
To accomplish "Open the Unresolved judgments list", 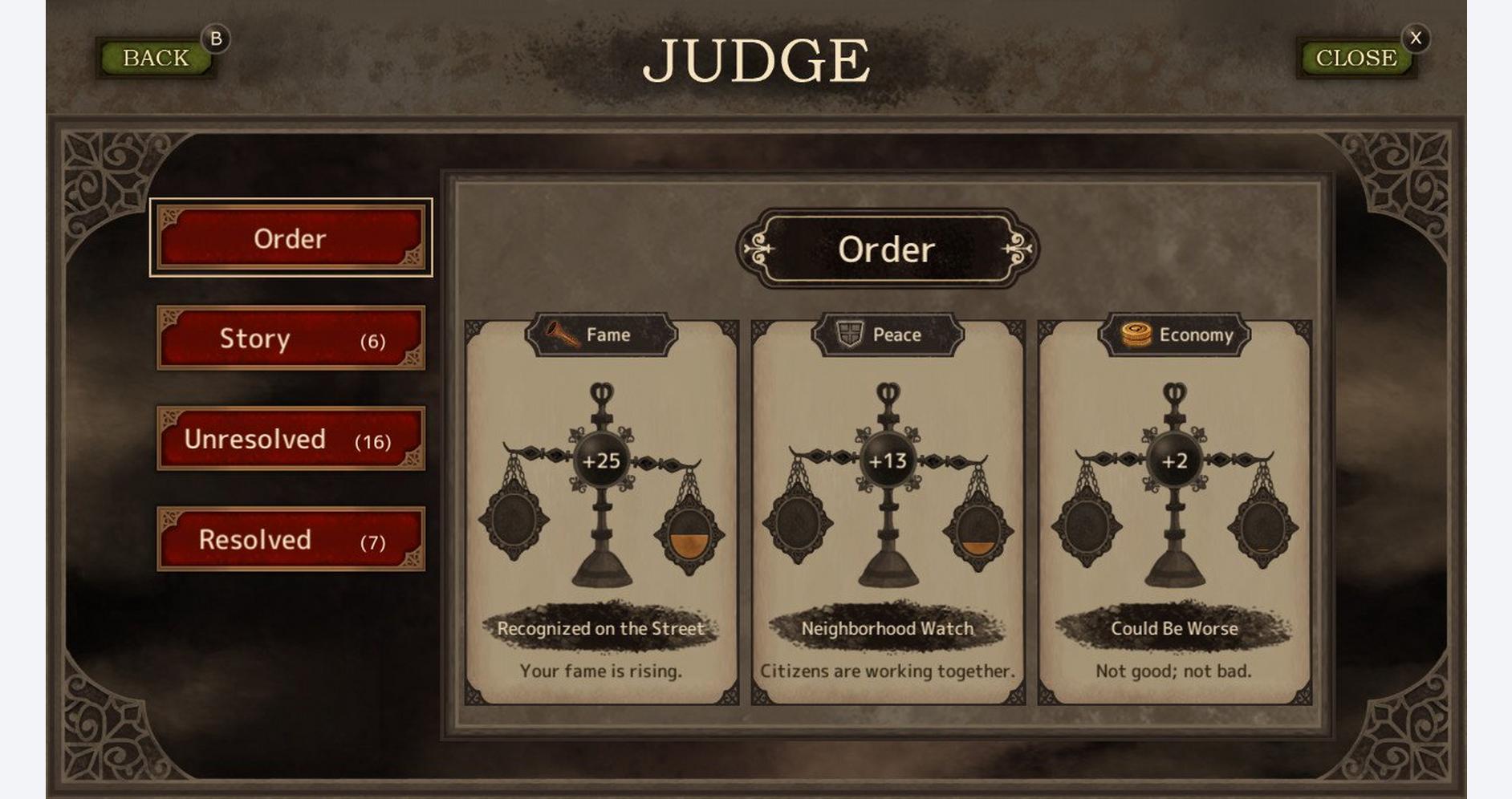I will (x=290, y=440).
